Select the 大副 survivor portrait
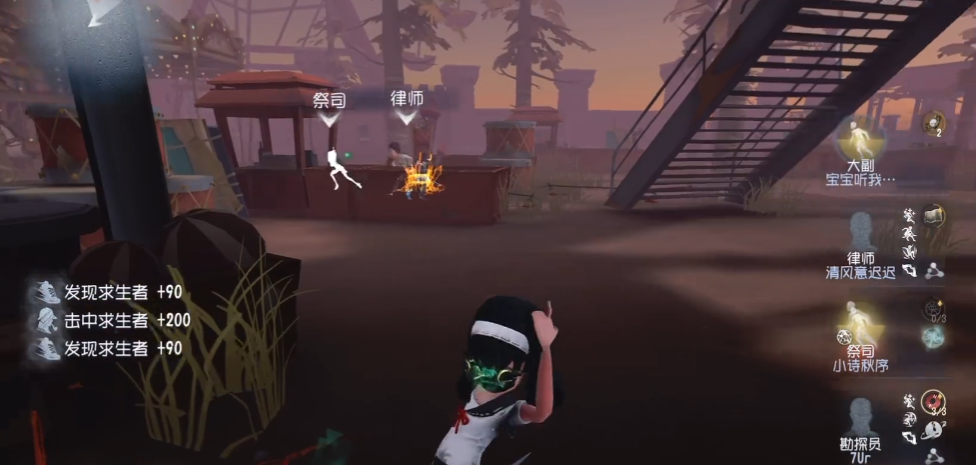Screen dimensions: 976x465 pyautogui.click(x=859, y=138)
